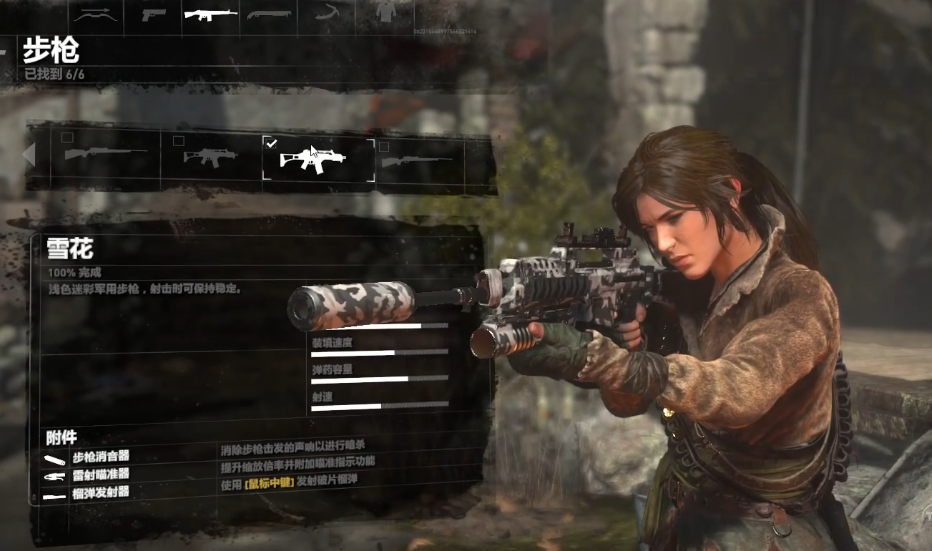Switch to the bow weapon tab
Image resolution: width=932 pixels, height=551 pixels.
[x=97, y=13]
